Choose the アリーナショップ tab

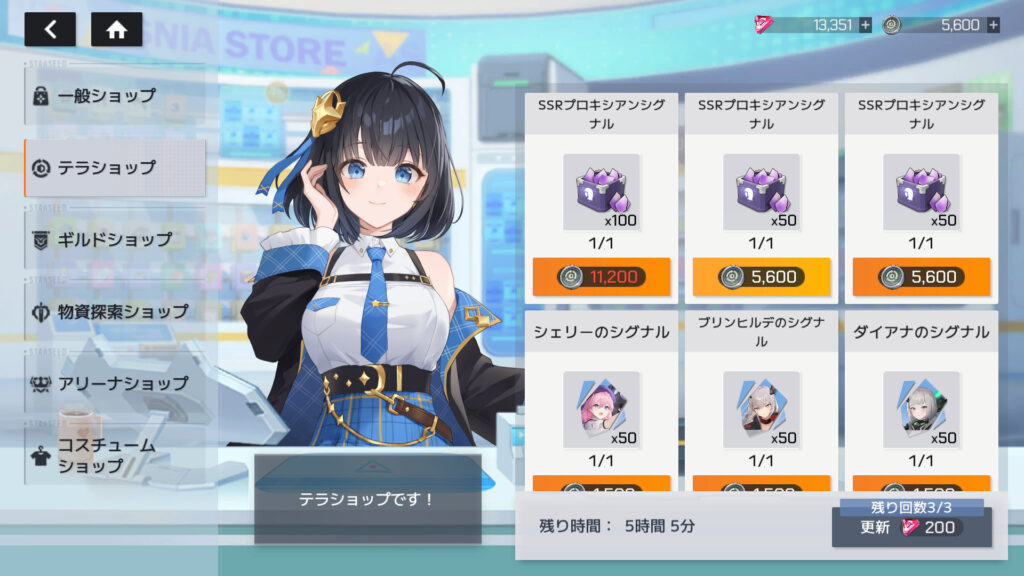[x=114, y=383]
